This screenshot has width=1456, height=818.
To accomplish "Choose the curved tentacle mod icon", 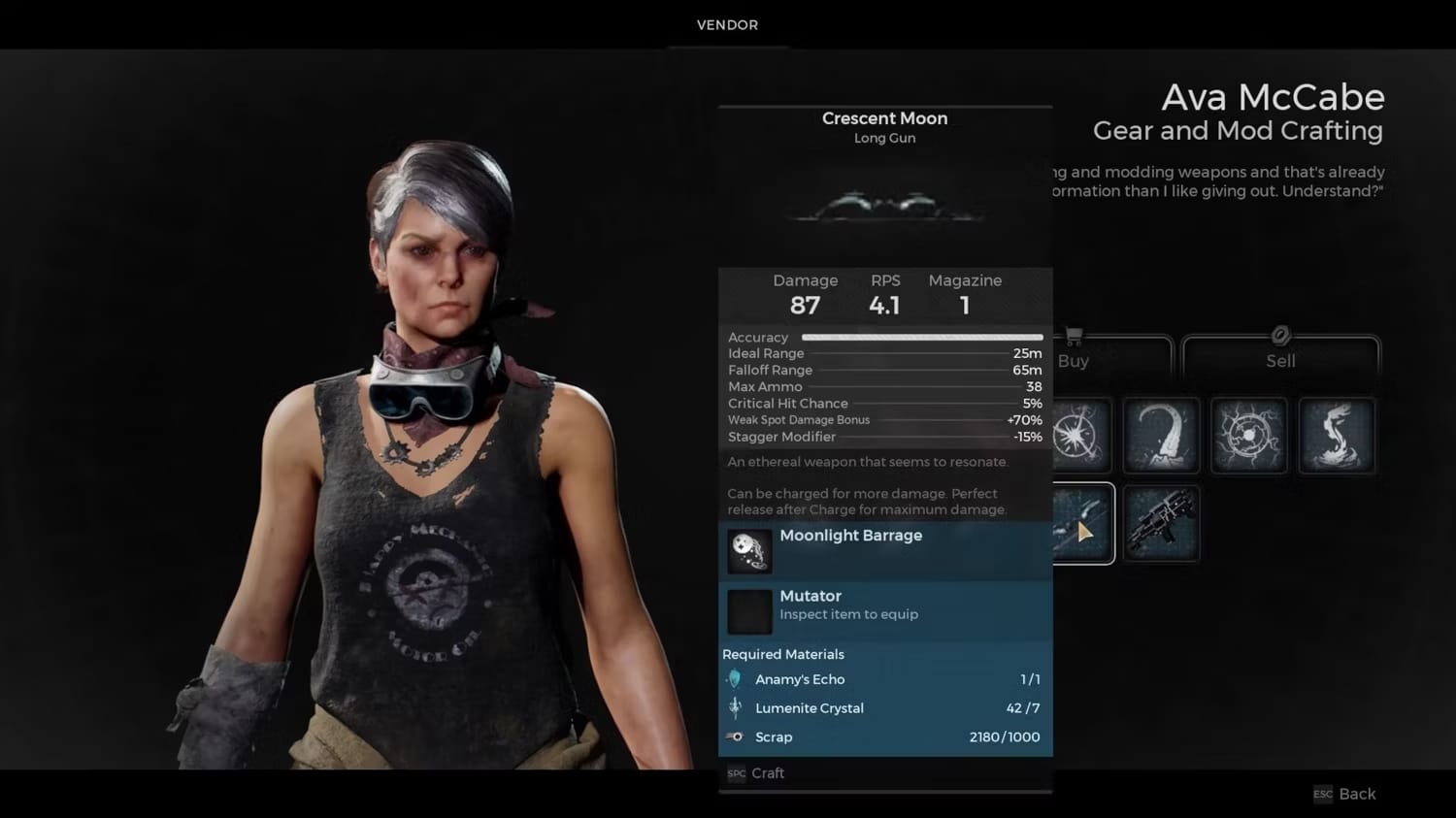I will (1161, 436).
